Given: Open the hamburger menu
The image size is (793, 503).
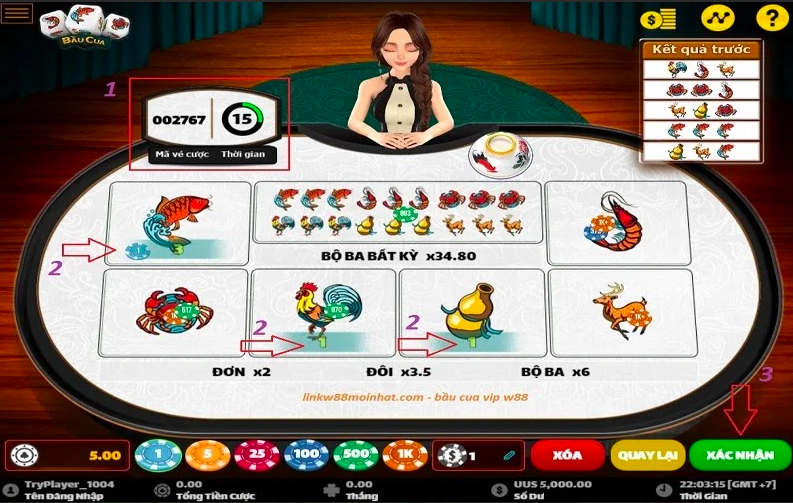Looking at the screenshot, I should (18, 13).
